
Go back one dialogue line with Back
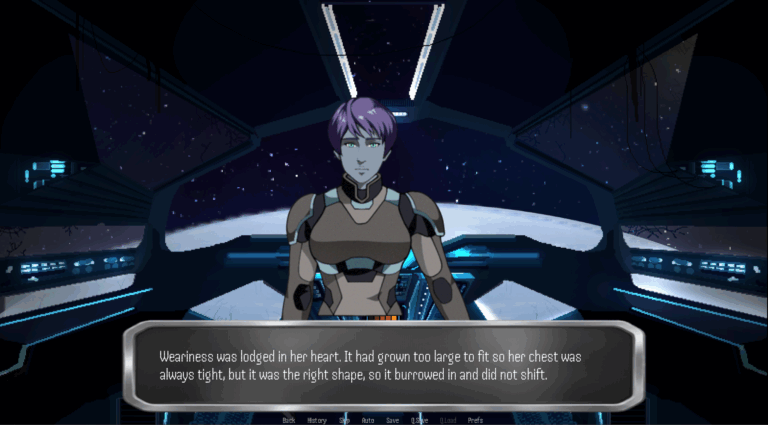click(289, 420)
